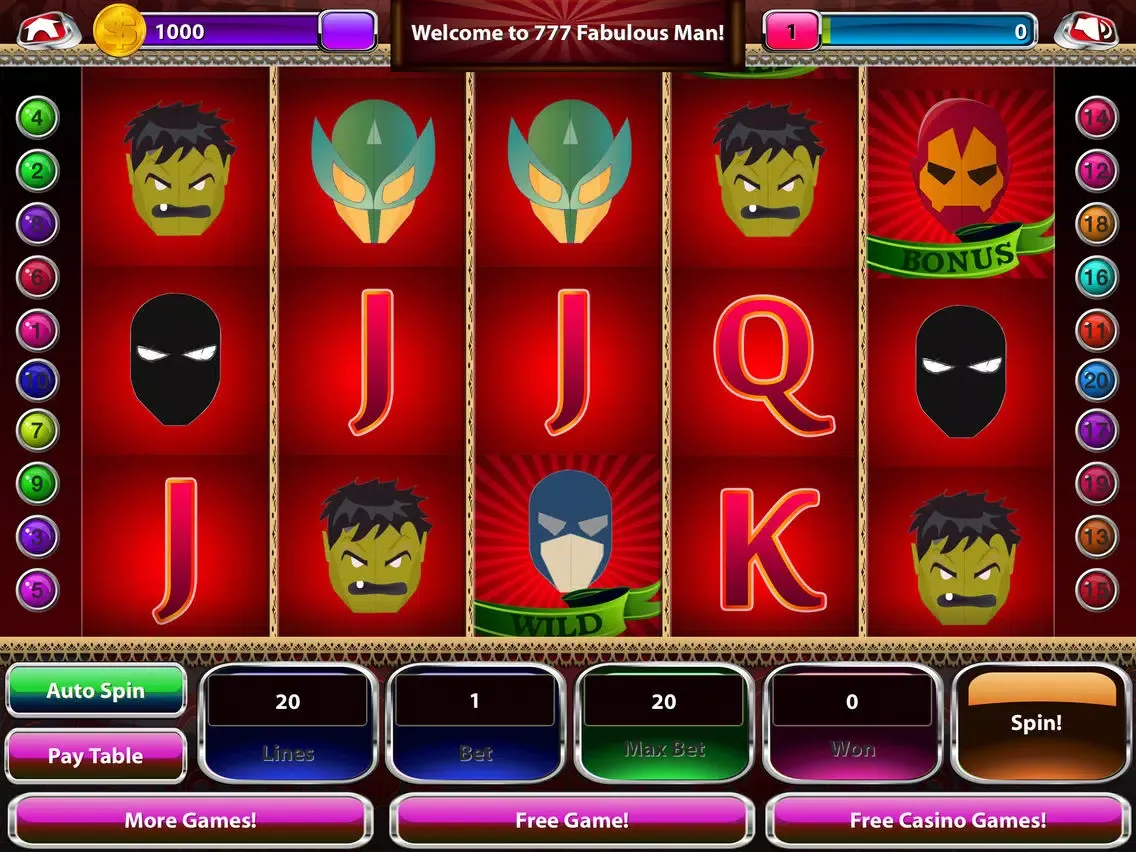Open More Games!

pos(190,820)
